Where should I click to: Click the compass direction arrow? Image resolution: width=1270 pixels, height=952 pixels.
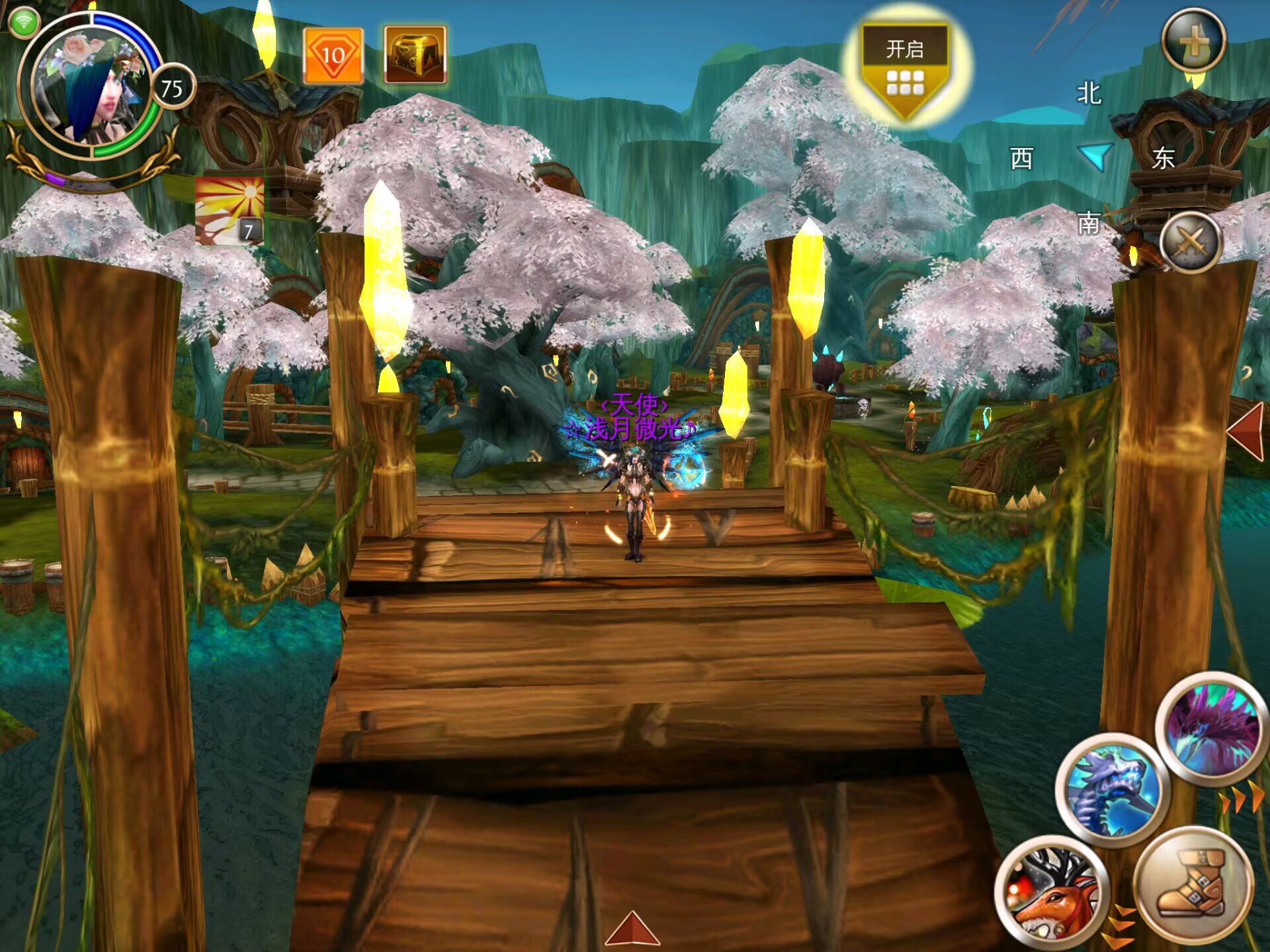tap(1095, 157)
